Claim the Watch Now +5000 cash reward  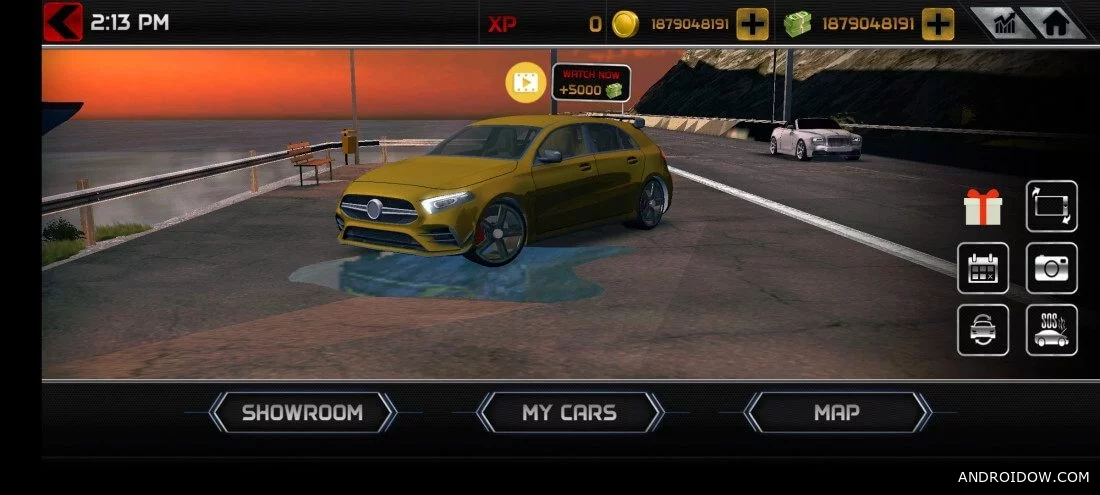point(590,83)
